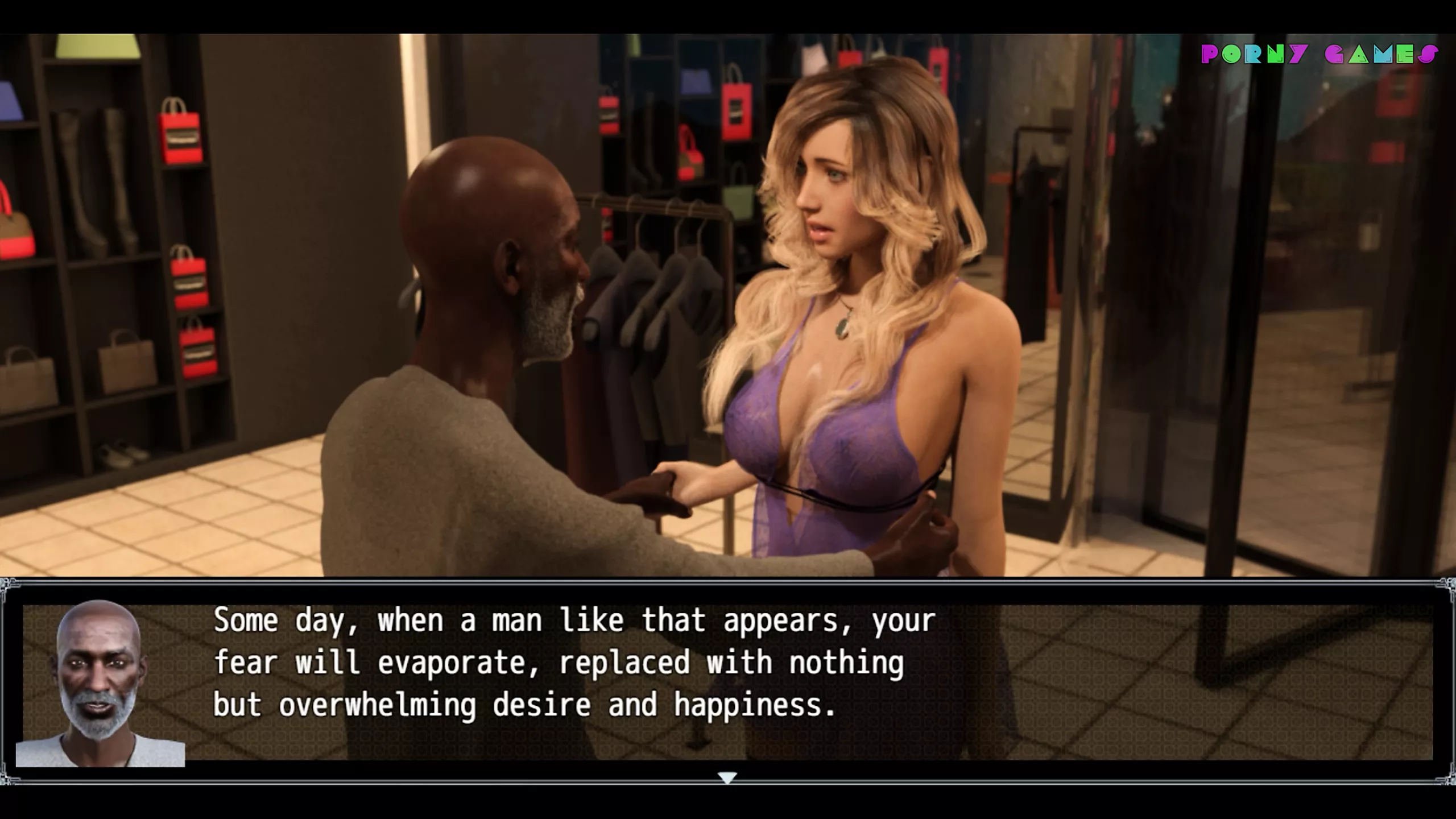
Task: Click the dialogue continue arrow
Action: (727, 777)
